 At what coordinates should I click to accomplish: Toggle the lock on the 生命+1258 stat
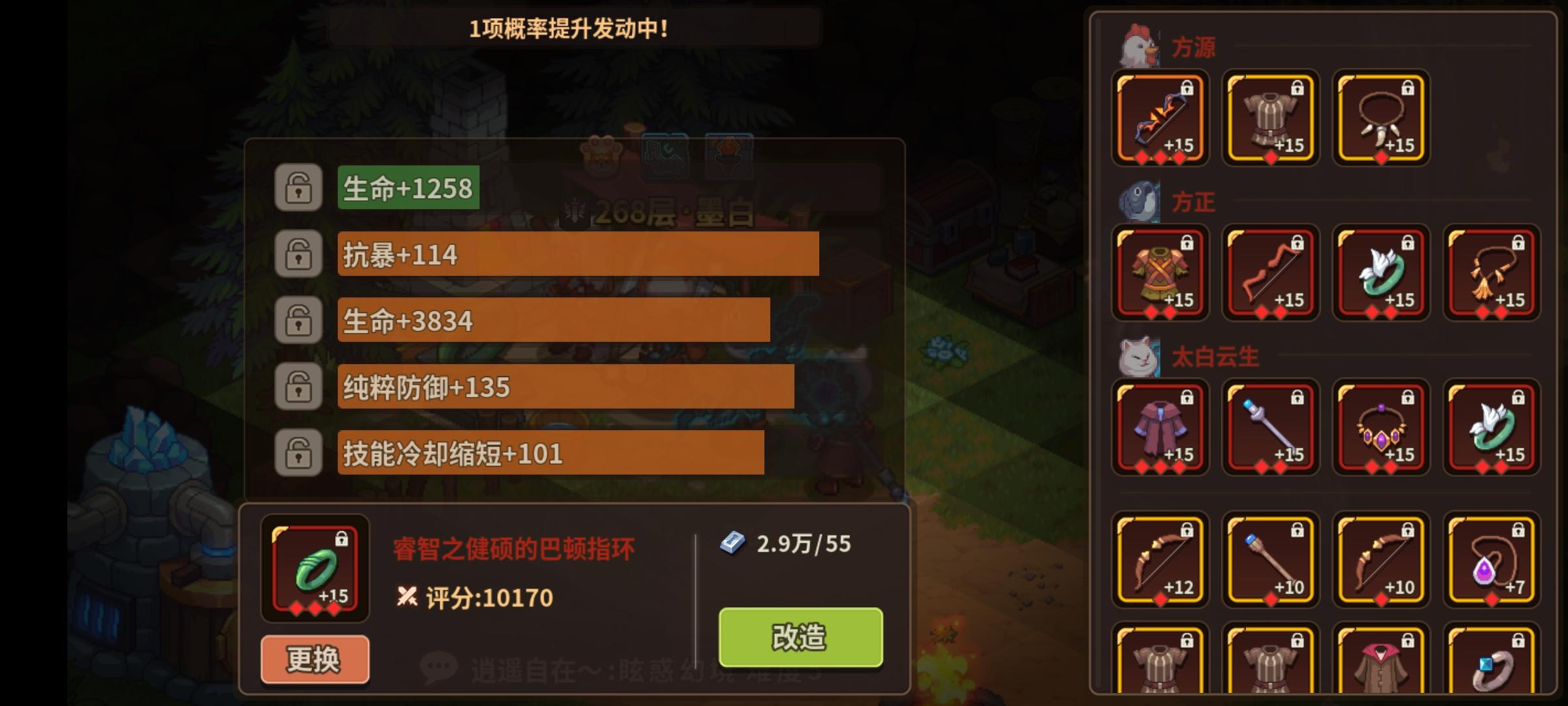point(299,189)
